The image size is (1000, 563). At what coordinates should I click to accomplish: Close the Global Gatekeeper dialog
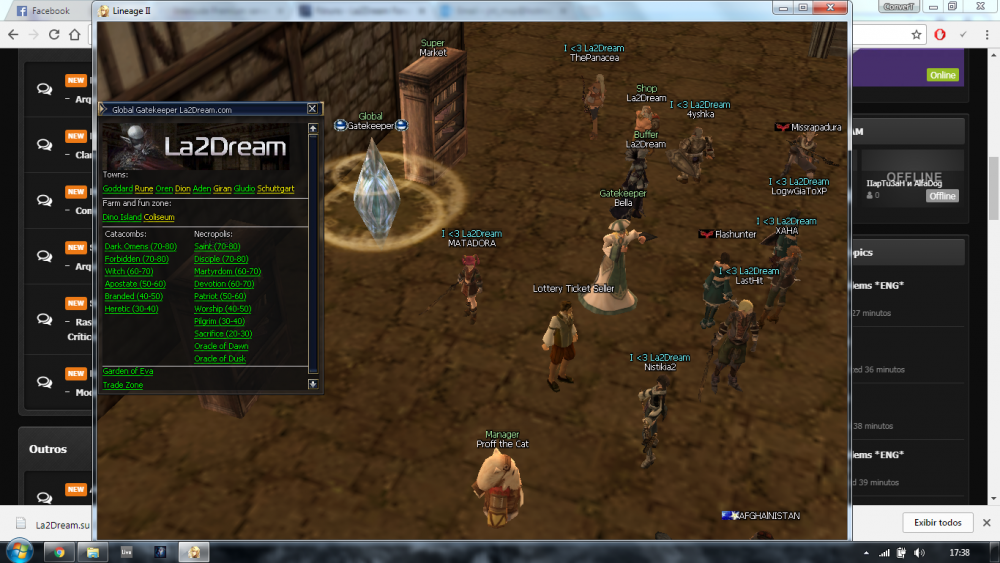[x=312, y=109]
